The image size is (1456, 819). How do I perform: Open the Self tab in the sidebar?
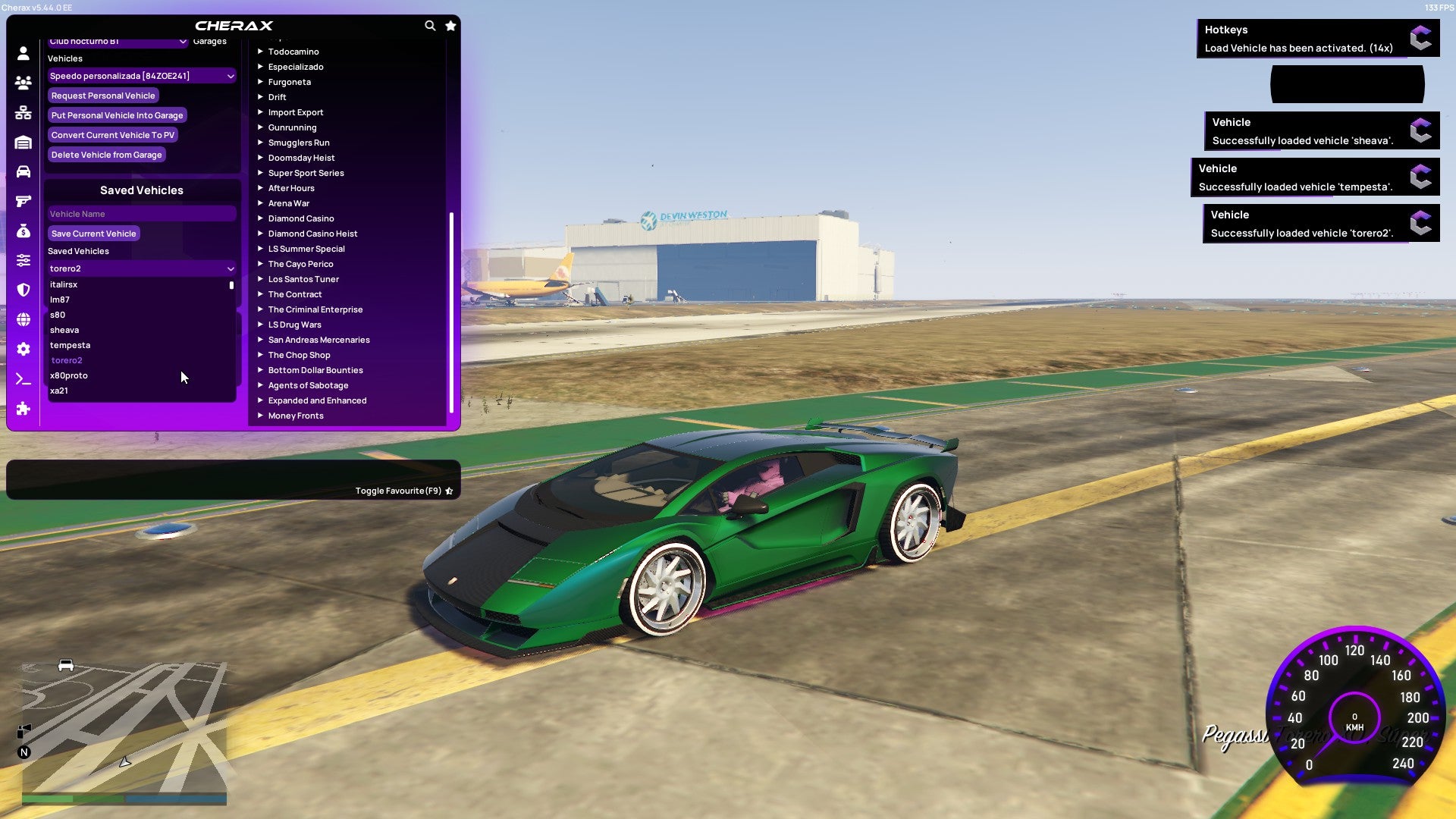[x=23, y=55]
